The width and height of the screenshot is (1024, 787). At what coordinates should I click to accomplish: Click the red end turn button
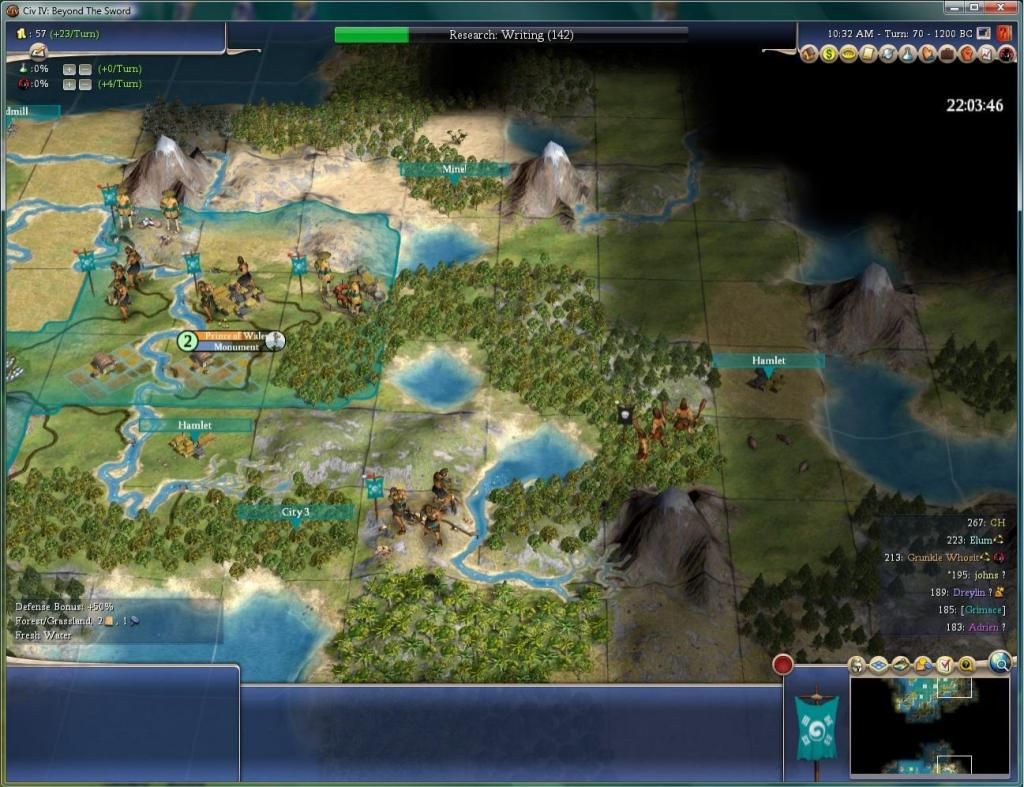click(x=782, y=664)
